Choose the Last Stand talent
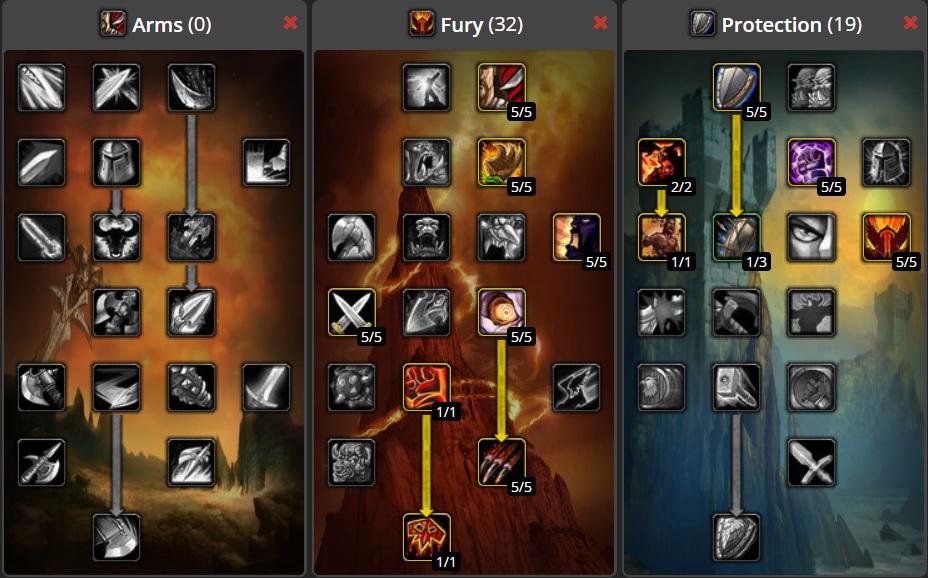This screenshot has height=578, width=928. coord(662,237)
